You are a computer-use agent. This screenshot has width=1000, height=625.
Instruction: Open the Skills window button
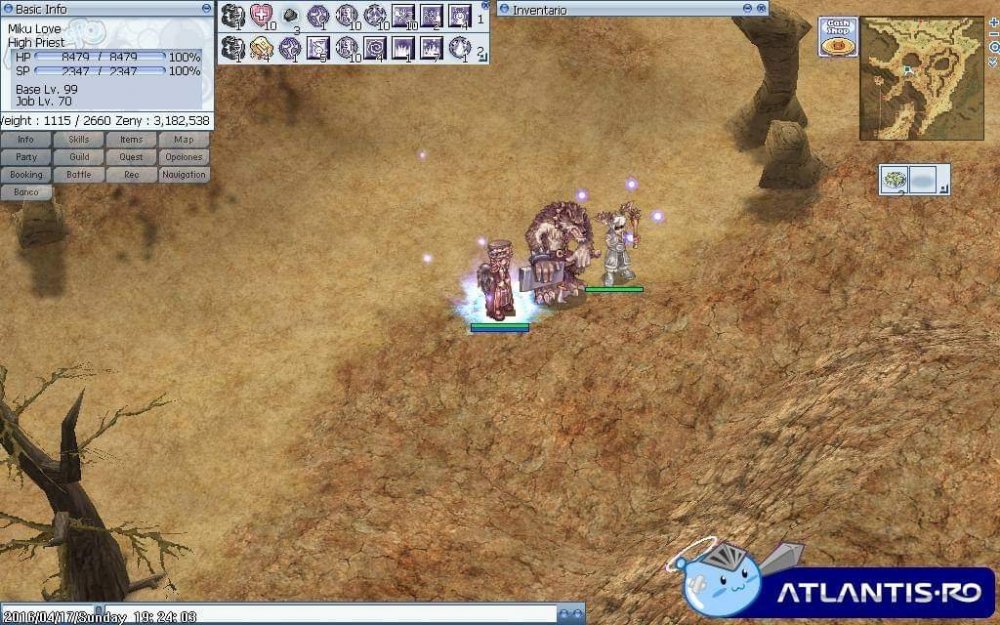79,140
